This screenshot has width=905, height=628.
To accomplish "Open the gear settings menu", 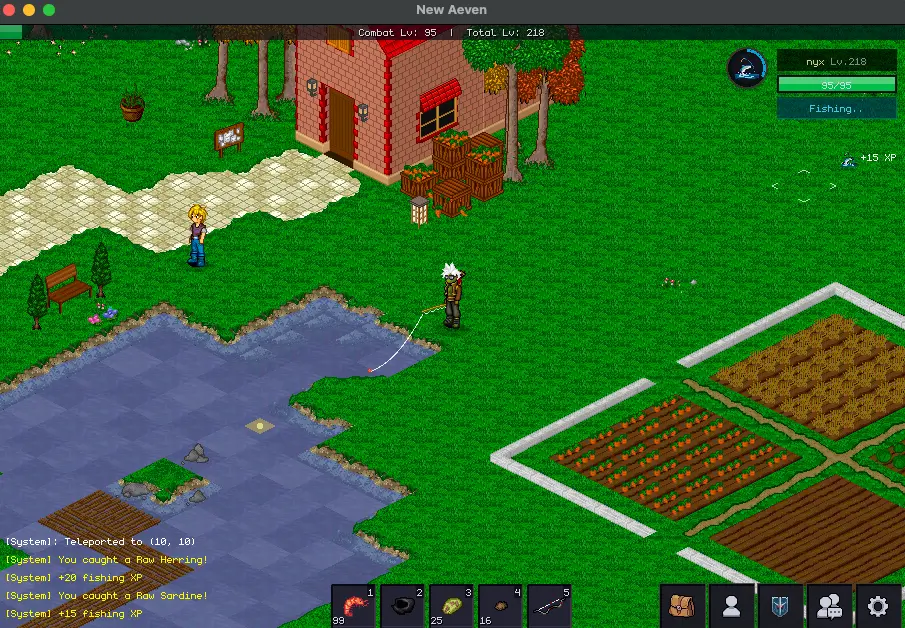I will [879, 606].
